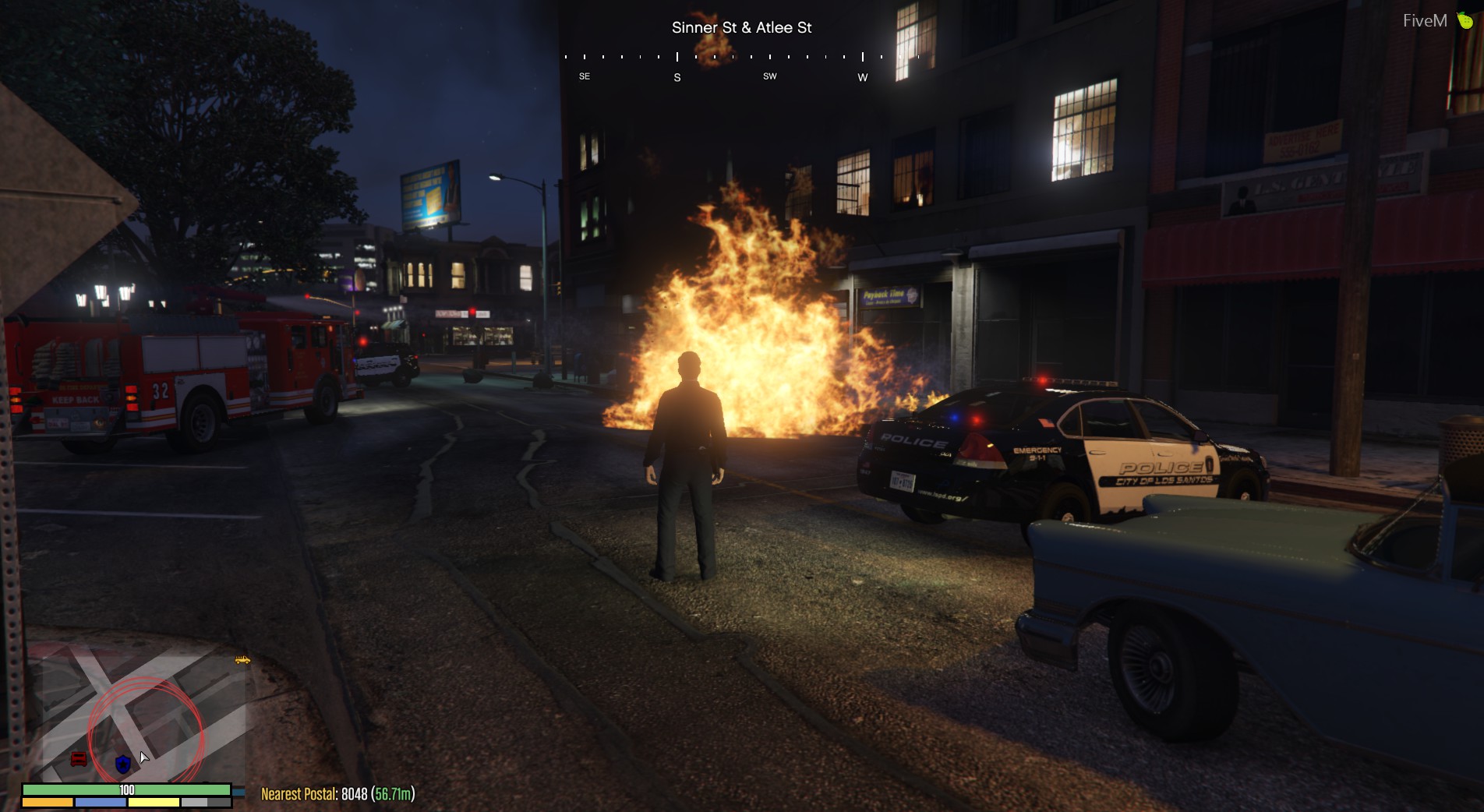
Task: Click the minimap in the corner
Action: (136, 713)
